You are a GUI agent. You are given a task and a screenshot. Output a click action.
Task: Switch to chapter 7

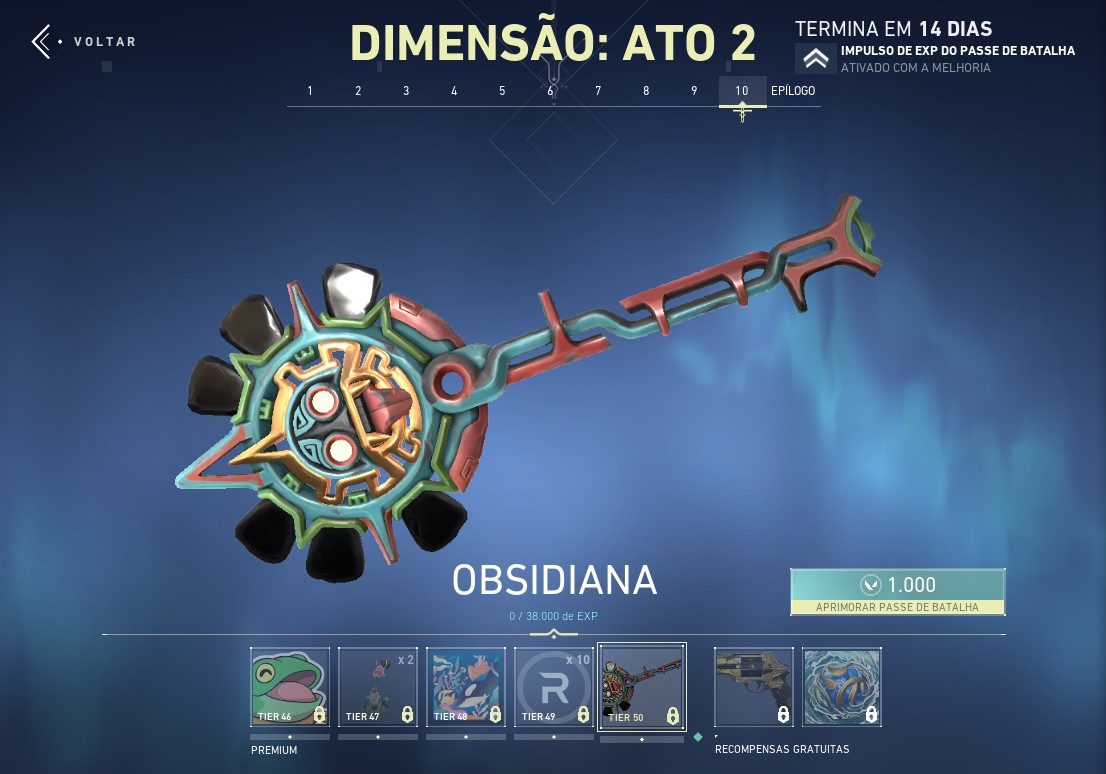[x=598, y=91]
